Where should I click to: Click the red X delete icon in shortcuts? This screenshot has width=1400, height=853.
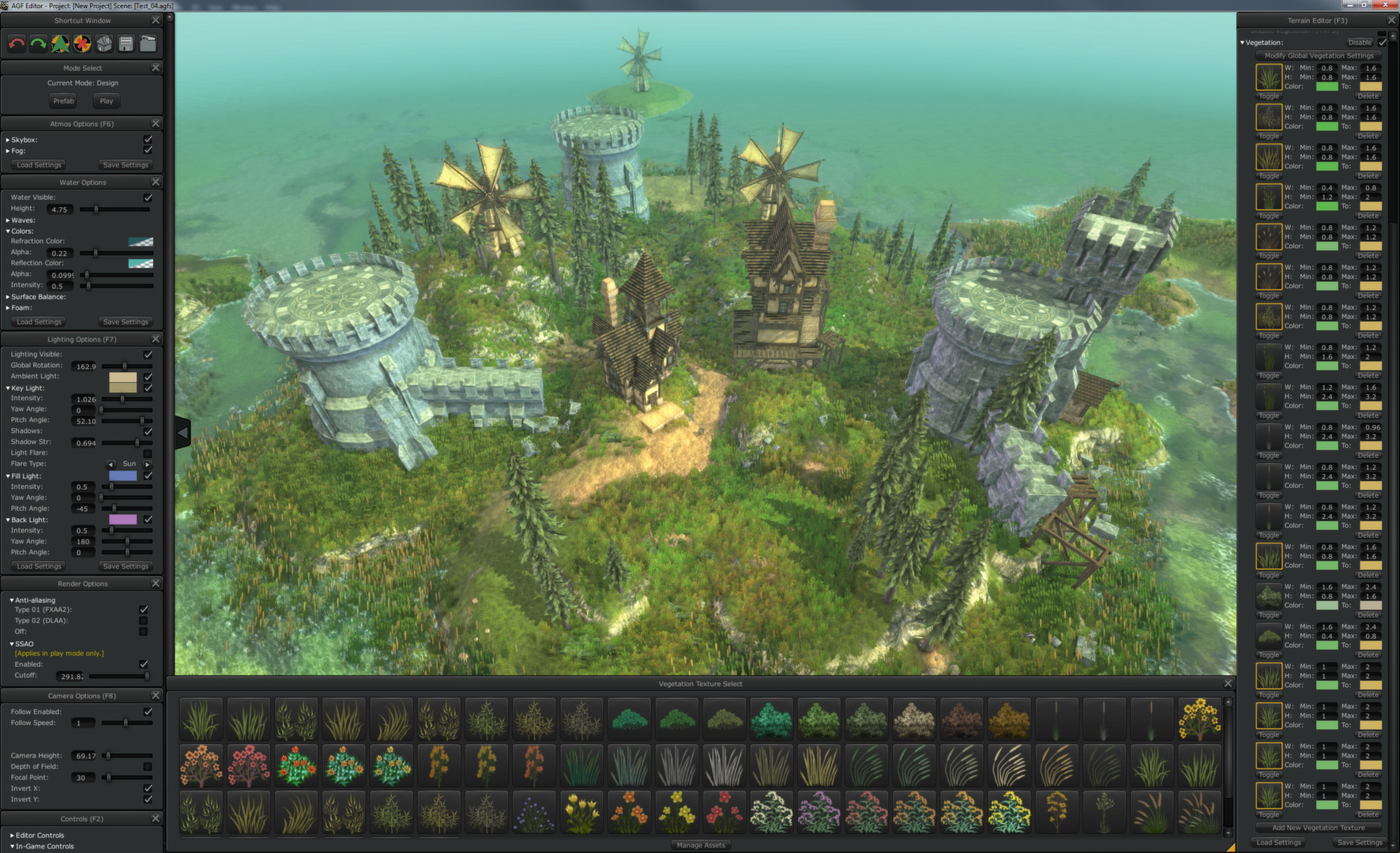pos(81,43)
